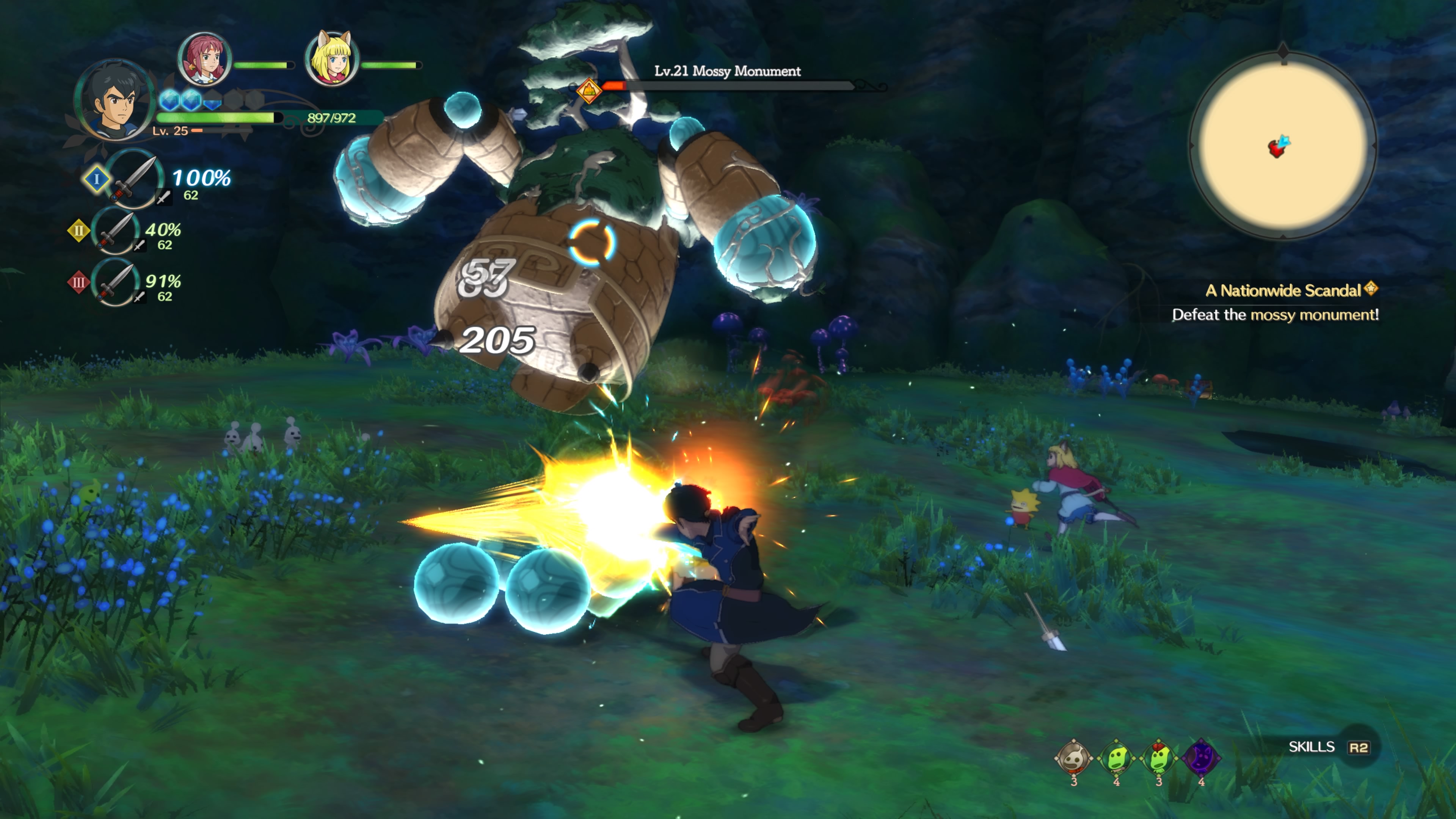Open the Skills panel label
1456x819 pixels.
(1311, 747)
